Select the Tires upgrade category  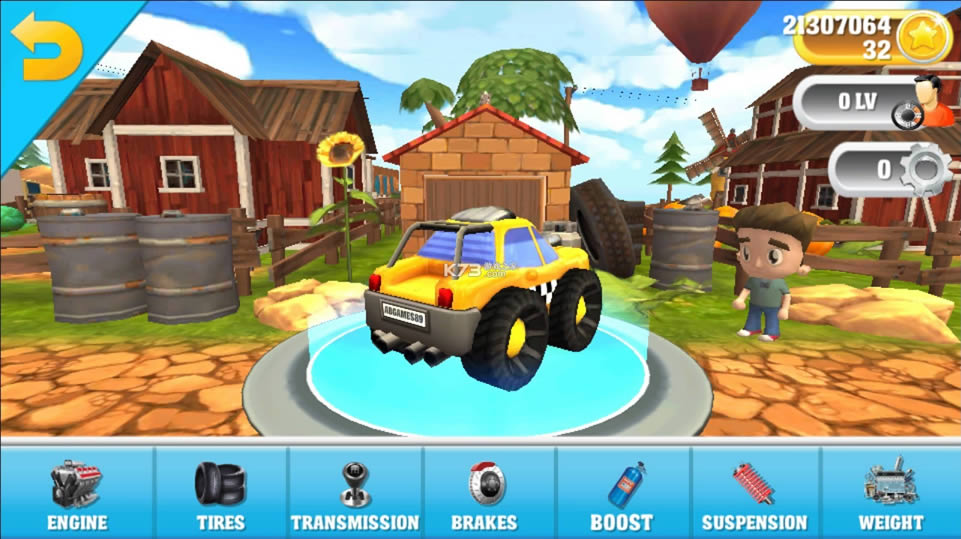(x=221, y=494)
